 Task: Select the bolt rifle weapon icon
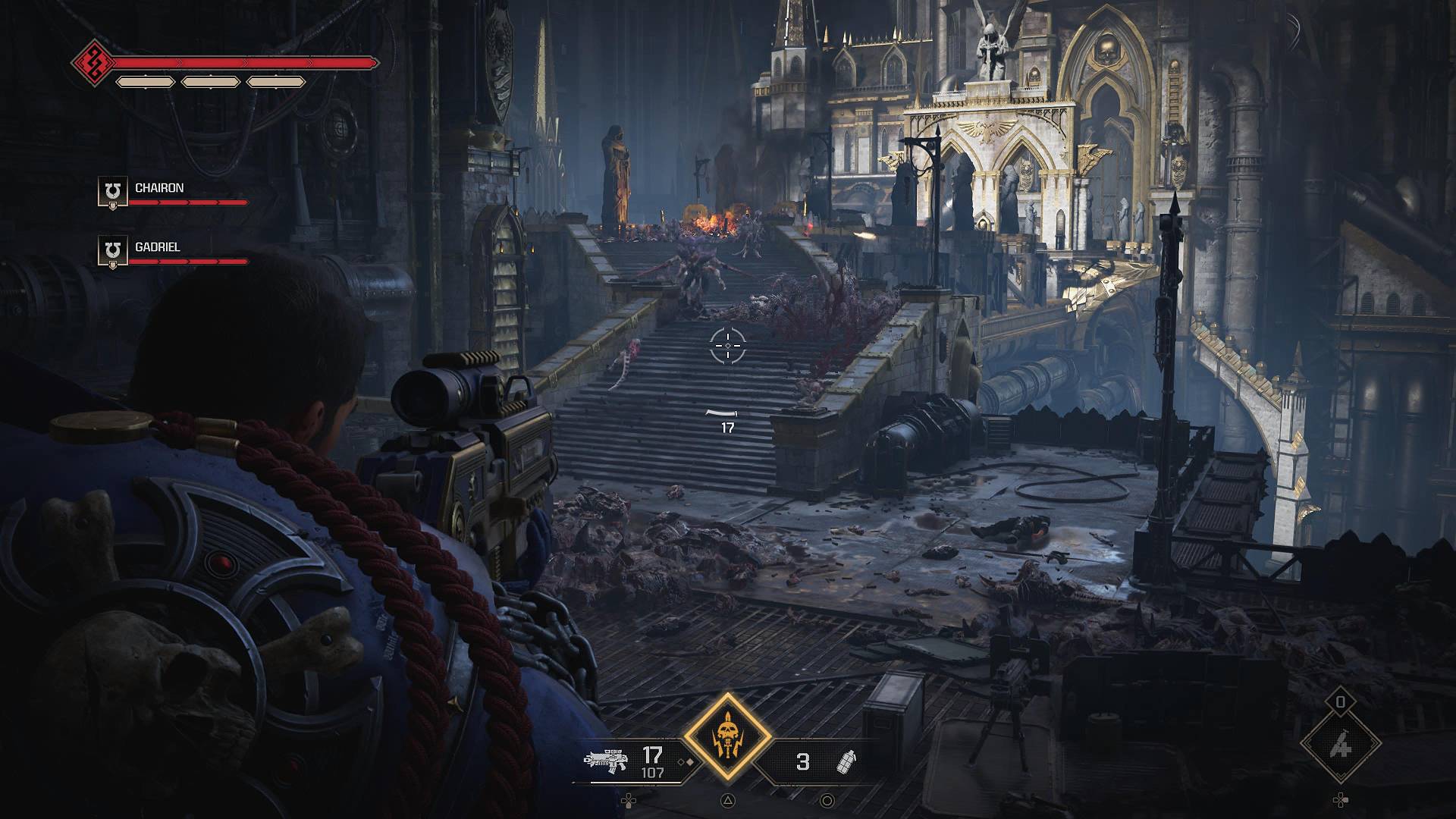pyautogui.click(x=607, y=761)
